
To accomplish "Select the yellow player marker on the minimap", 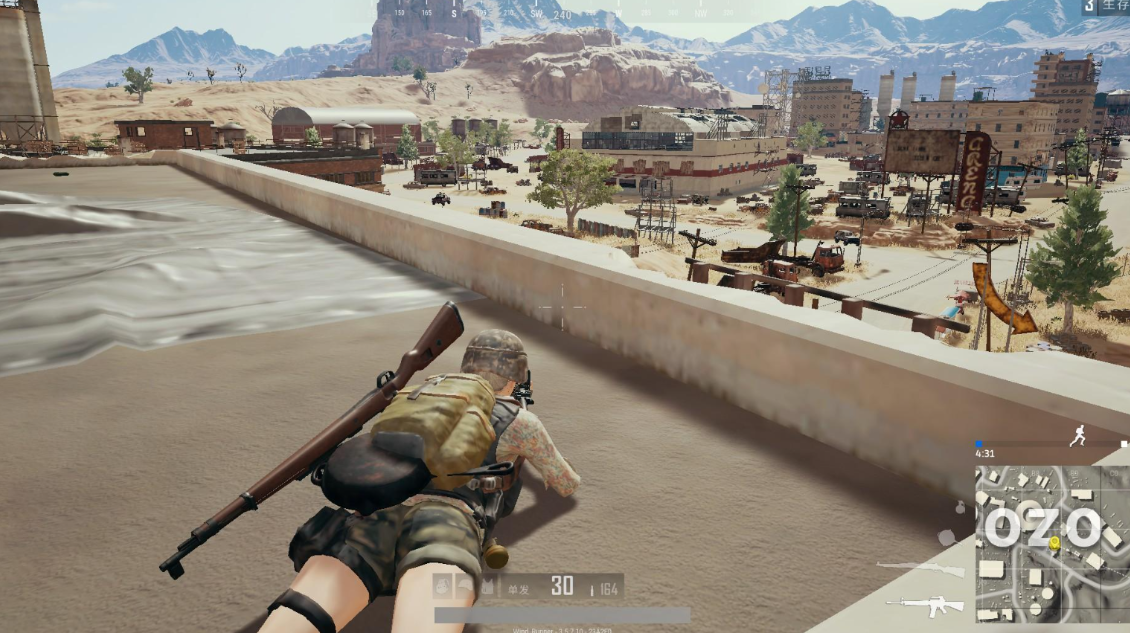I will tap(1053, 542).
